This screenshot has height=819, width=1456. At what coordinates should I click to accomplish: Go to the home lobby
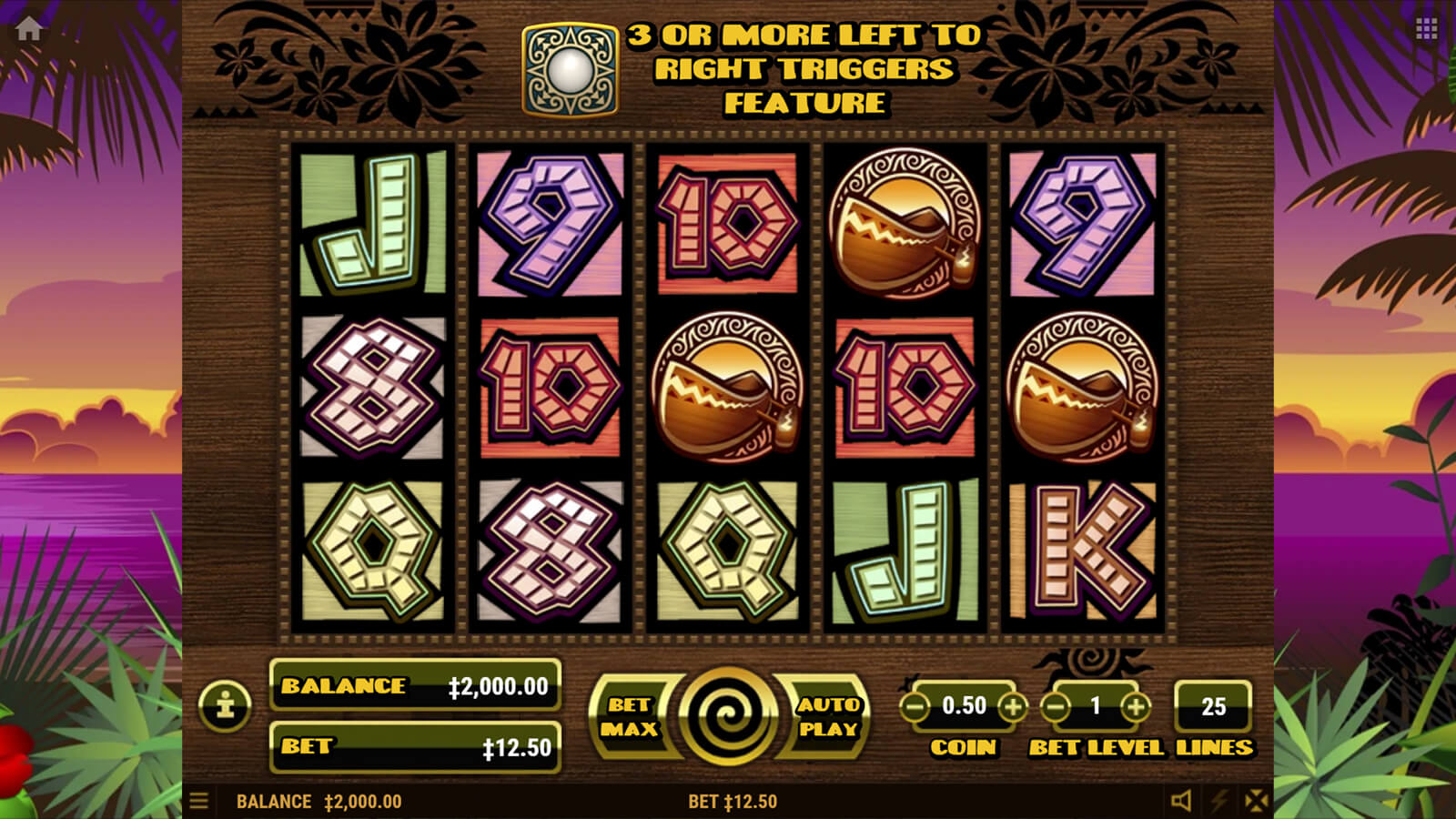point(29,29)
